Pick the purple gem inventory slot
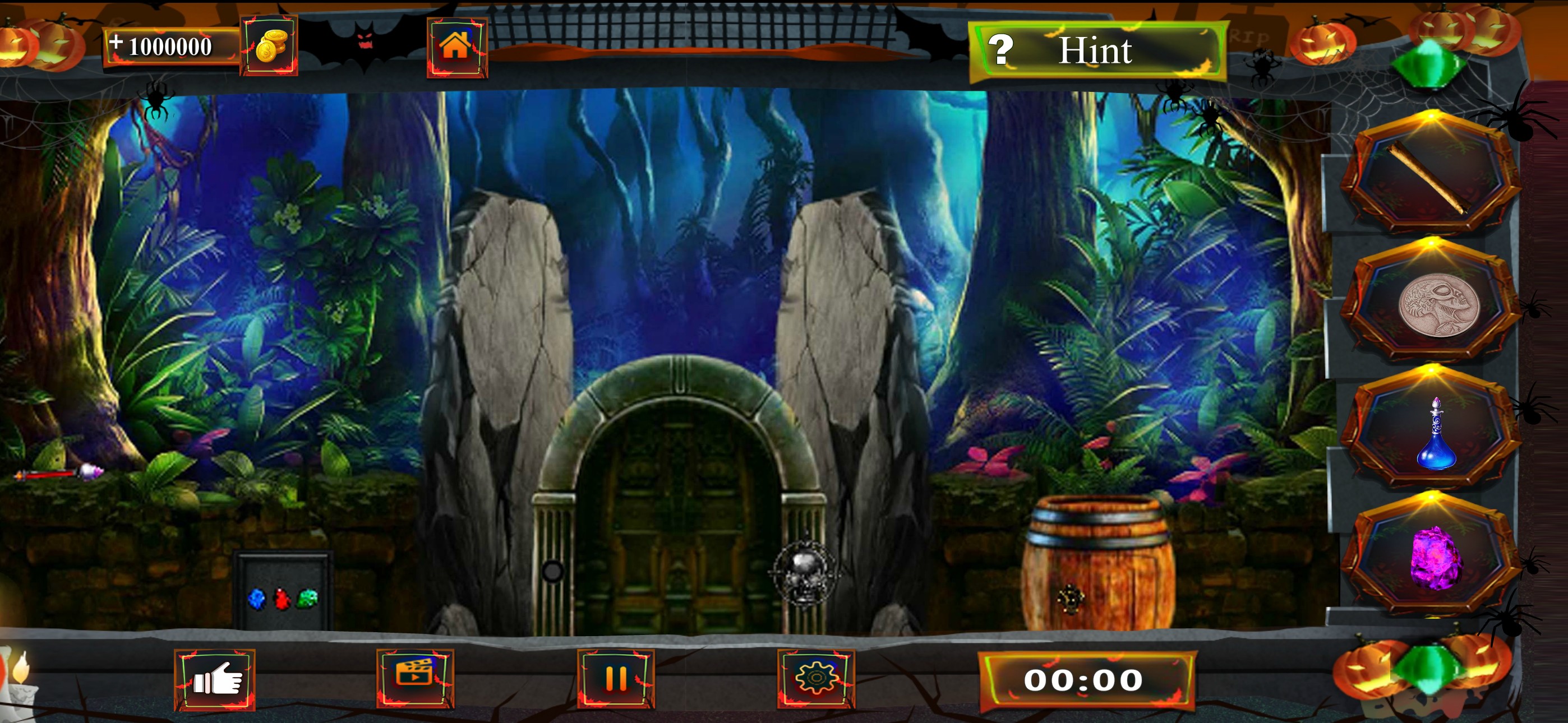Viewport: 1568px width, 723px height. tap(1433, 558)
